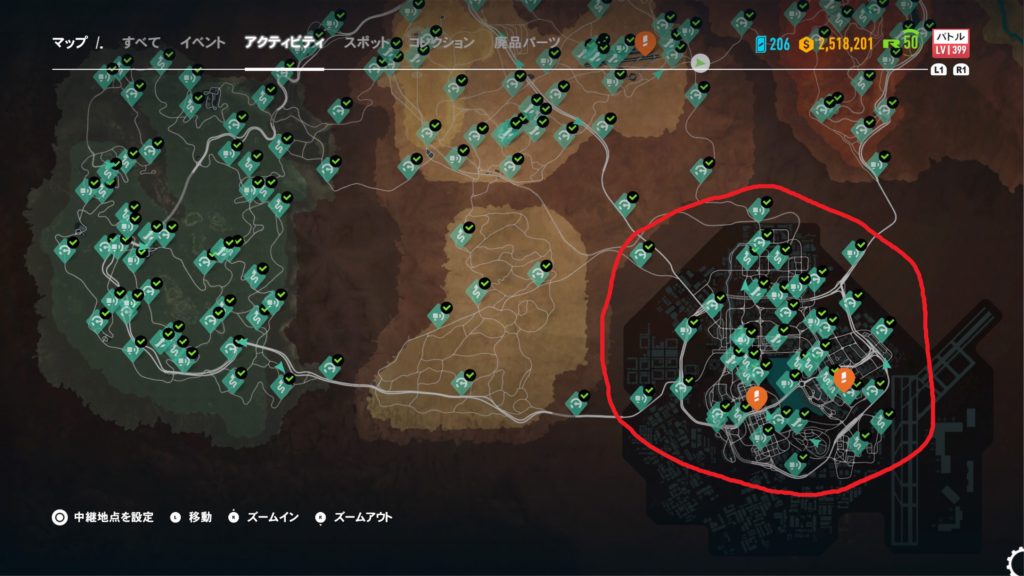Select the イベント map tab
1024x576 pixels.
(x=203, y=43)
